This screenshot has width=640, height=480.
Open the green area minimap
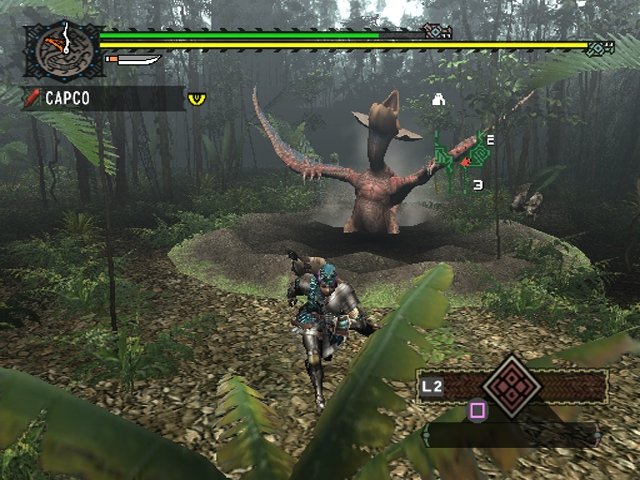(461, 157)
